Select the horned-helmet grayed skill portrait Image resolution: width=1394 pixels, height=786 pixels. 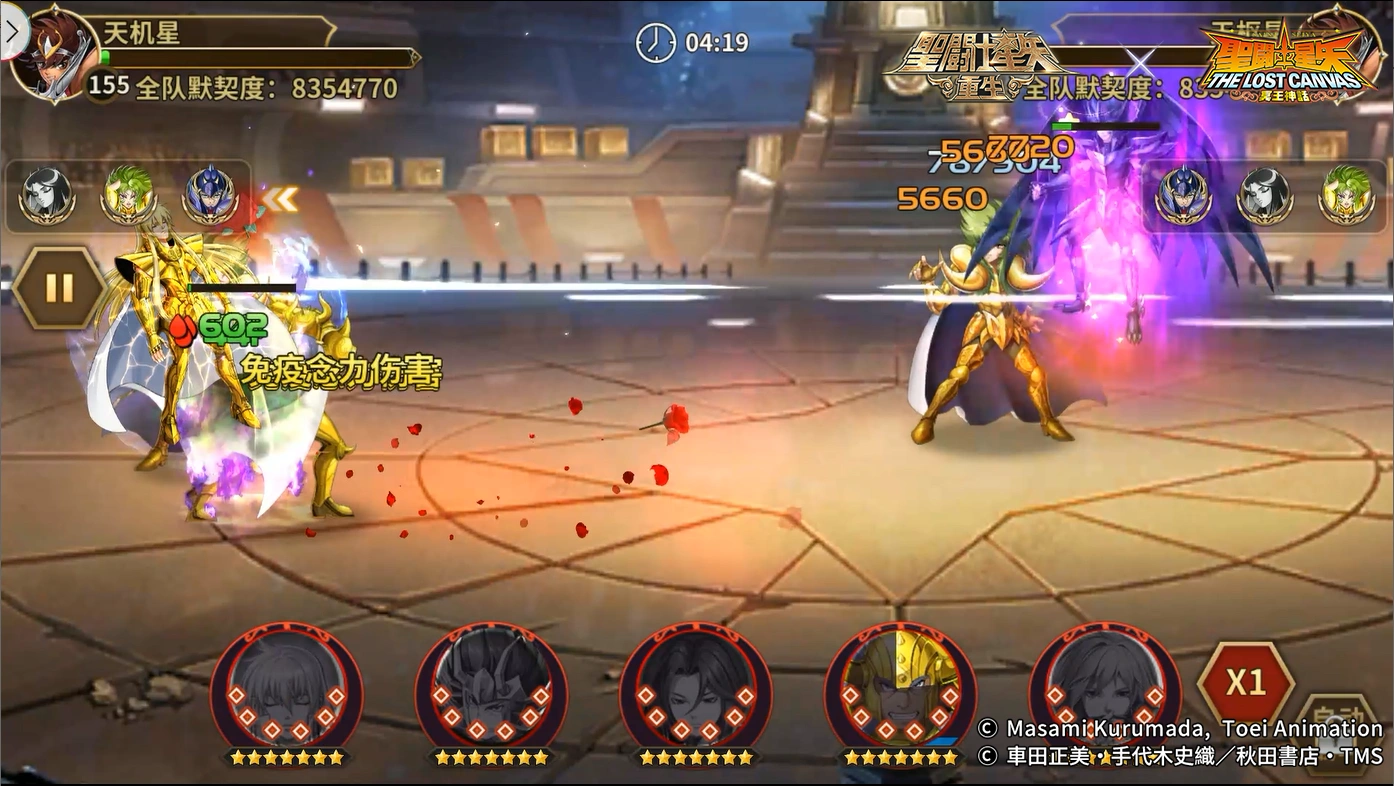point(491,690)
